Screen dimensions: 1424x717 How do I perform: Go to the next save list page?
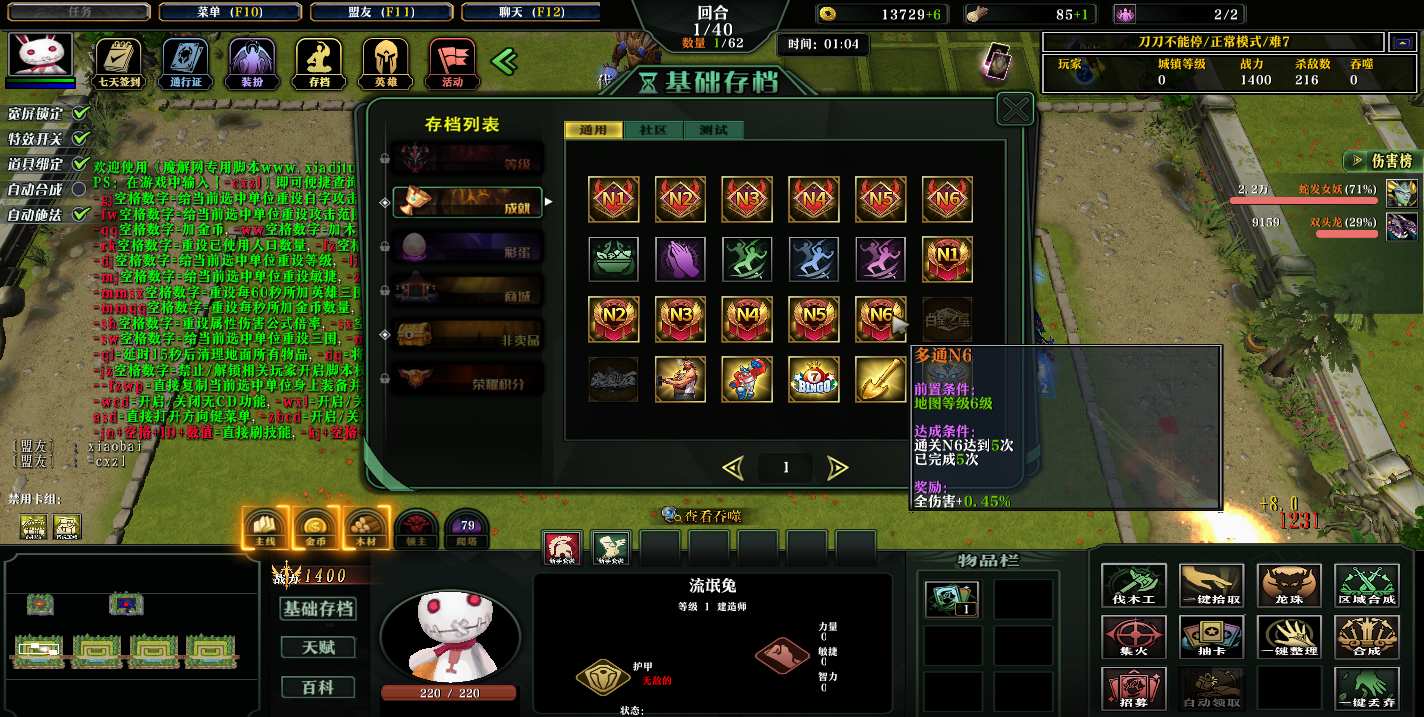pyautogui.click(x=838, y=467)
